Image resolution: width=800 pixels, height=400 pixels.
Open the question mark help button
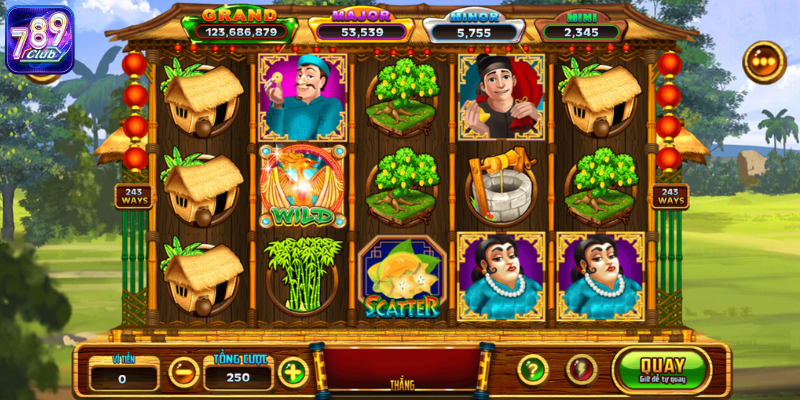533,369
